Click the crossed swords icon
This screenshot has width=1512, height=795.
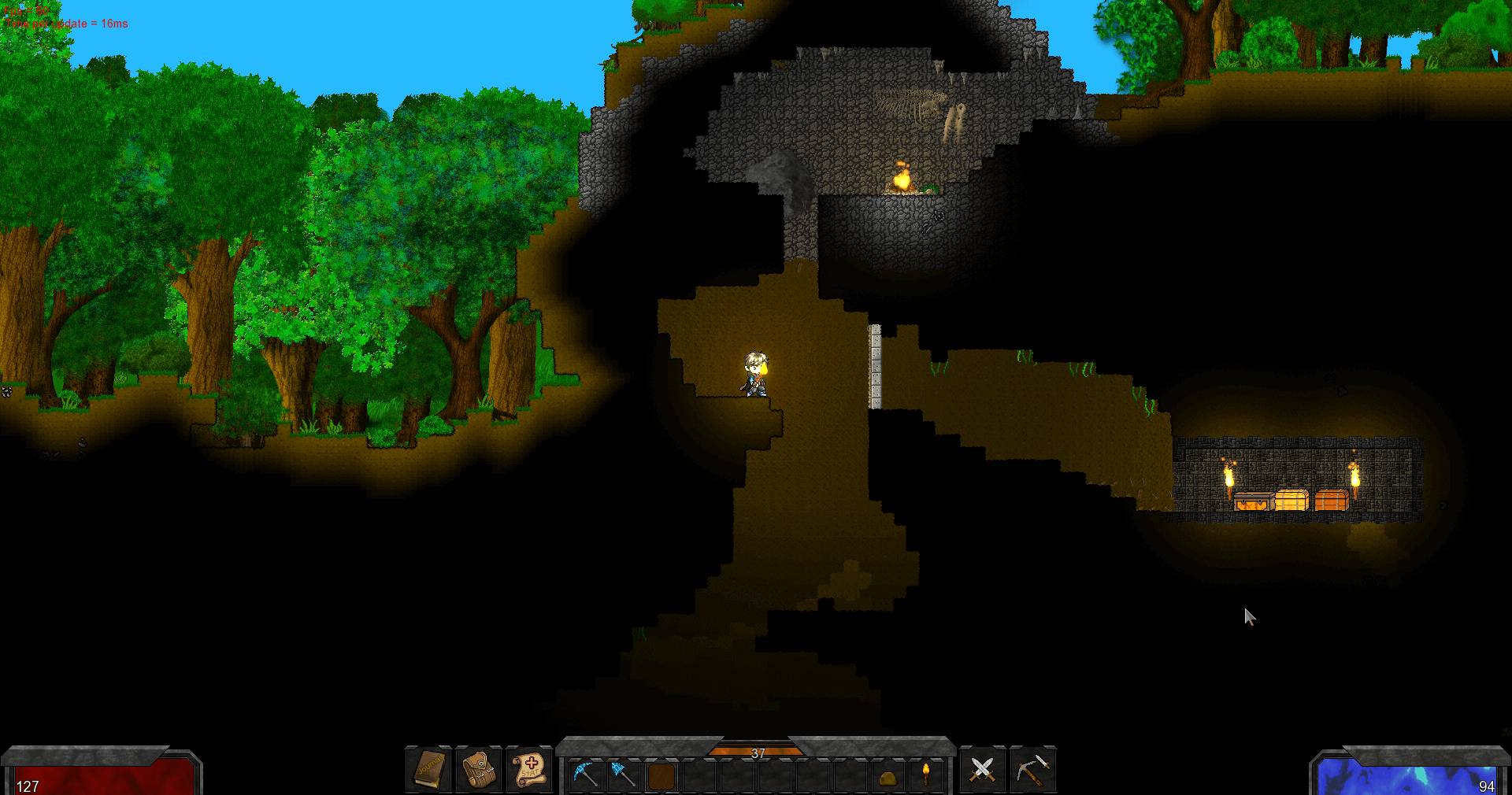[x=982, y=770]
